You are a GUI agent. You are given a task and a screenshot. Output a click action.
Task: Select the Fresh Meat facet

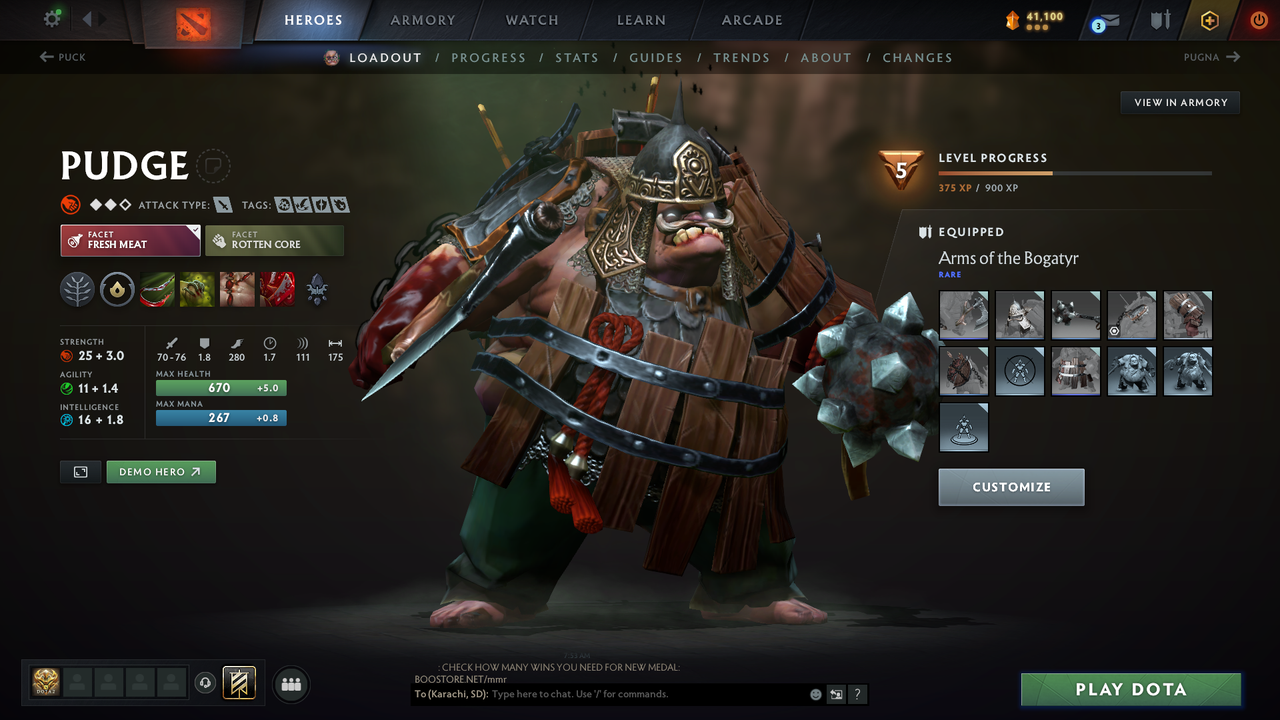click(x=130, y=240)
